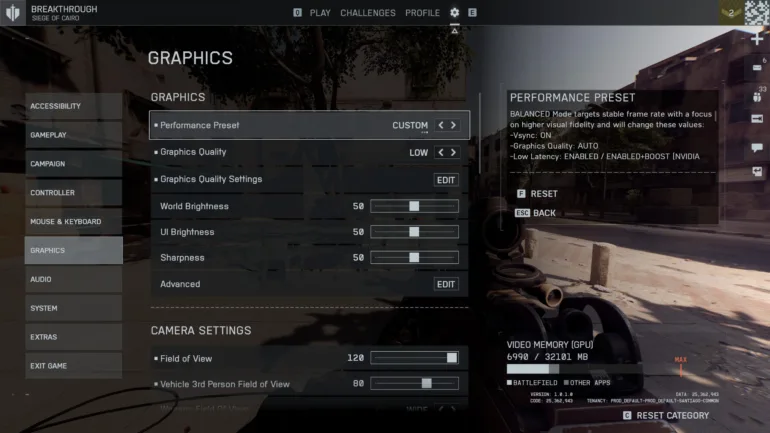This screenshot has height=433, width=770.
Task: Click the next arrow for Performance Preset
Action: click(x=454, y=126)
